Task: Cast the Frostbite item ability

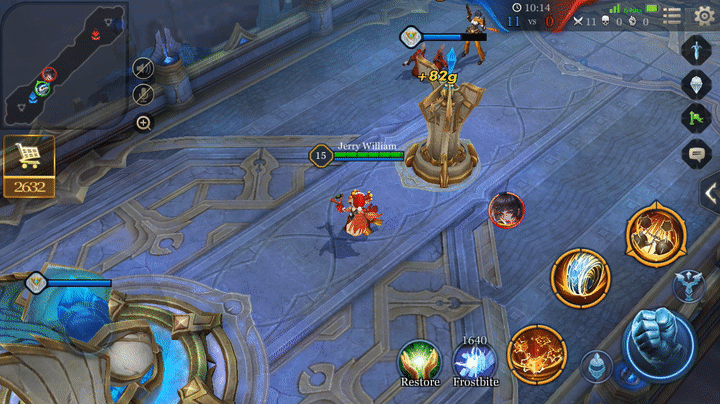Action: tap(474, 359)
